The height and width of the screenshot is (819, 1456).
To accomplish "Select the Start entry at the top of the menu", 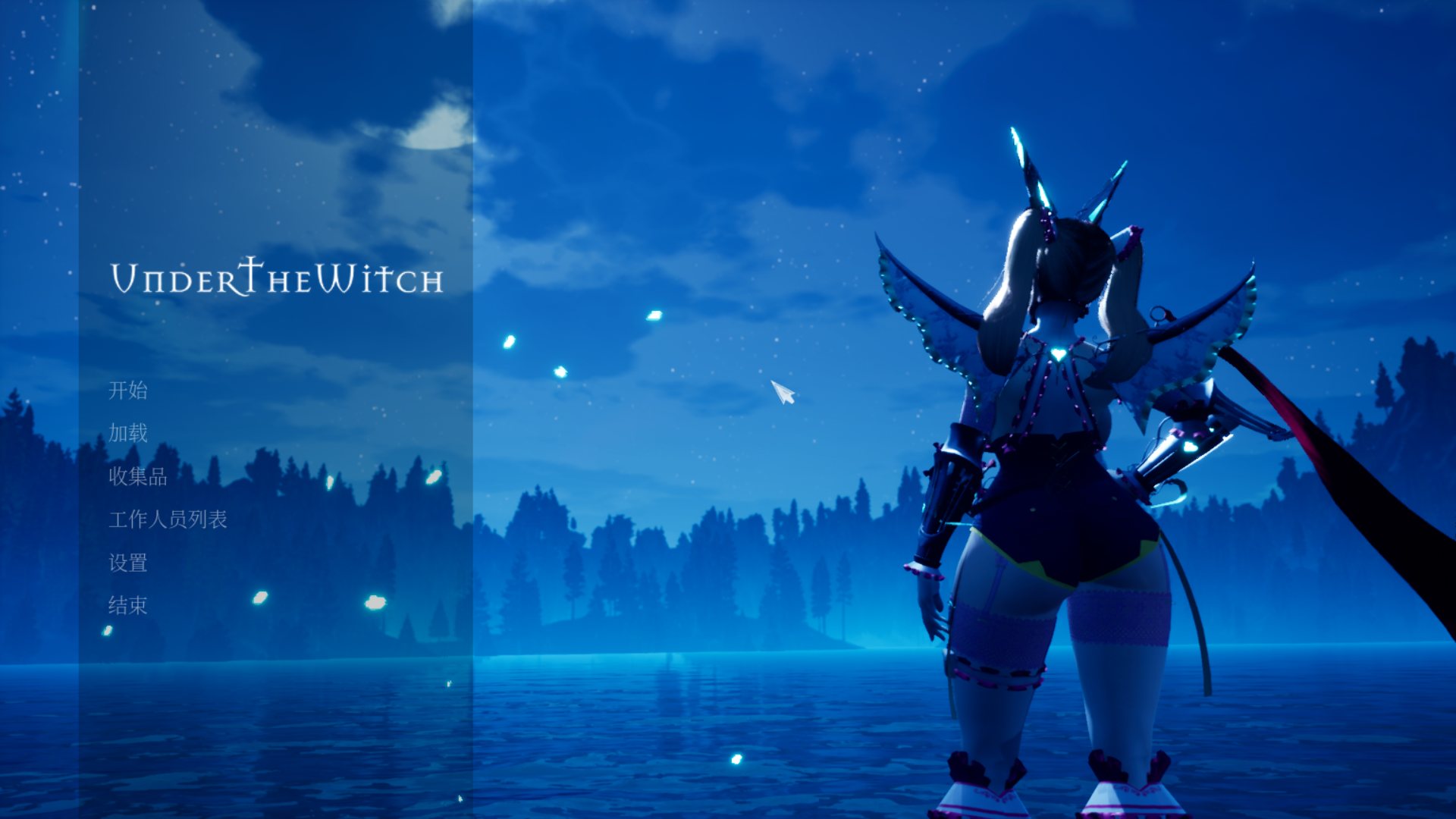I will (x=129, y=393).
